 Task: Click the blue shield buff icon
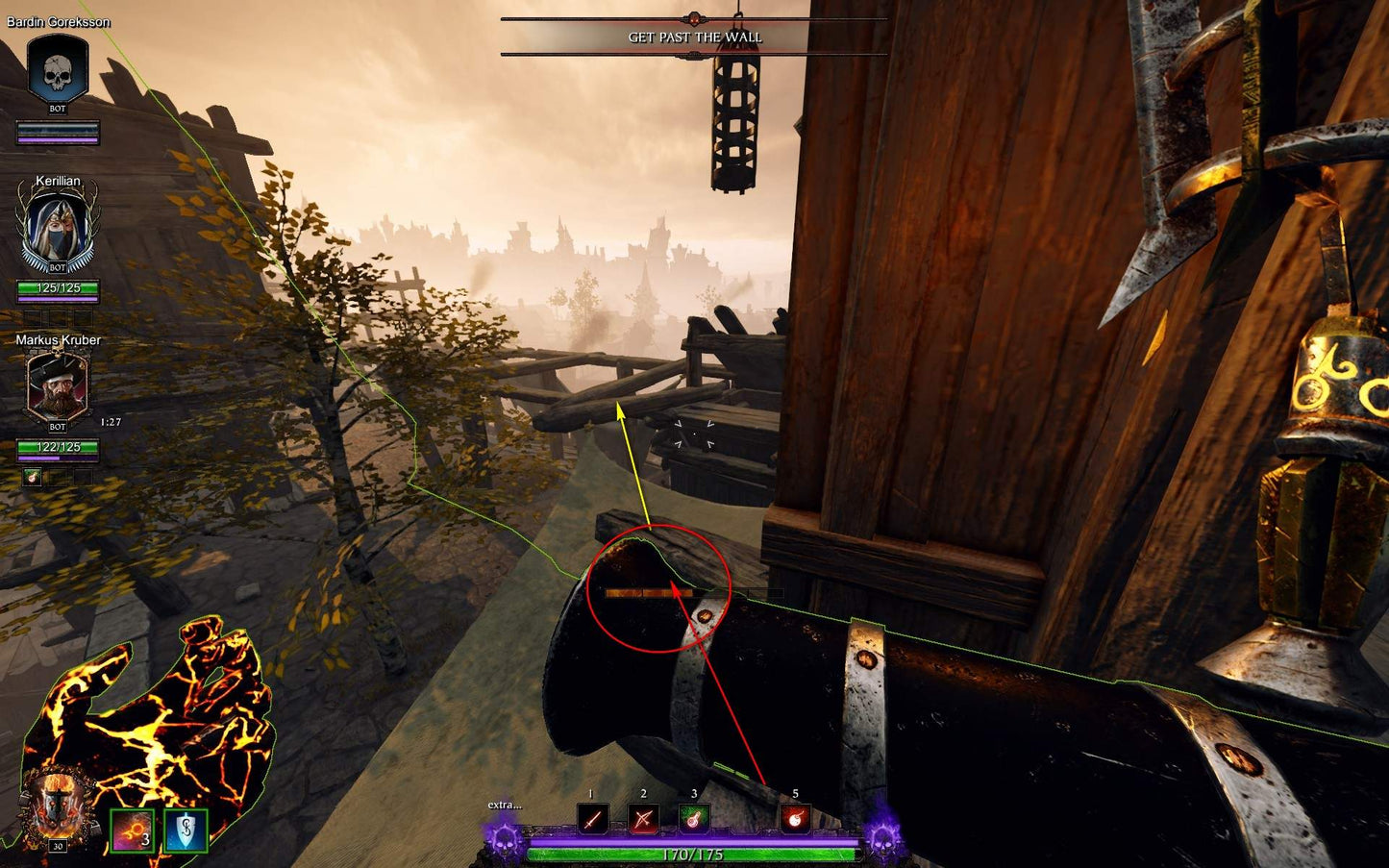click(186, 831)
